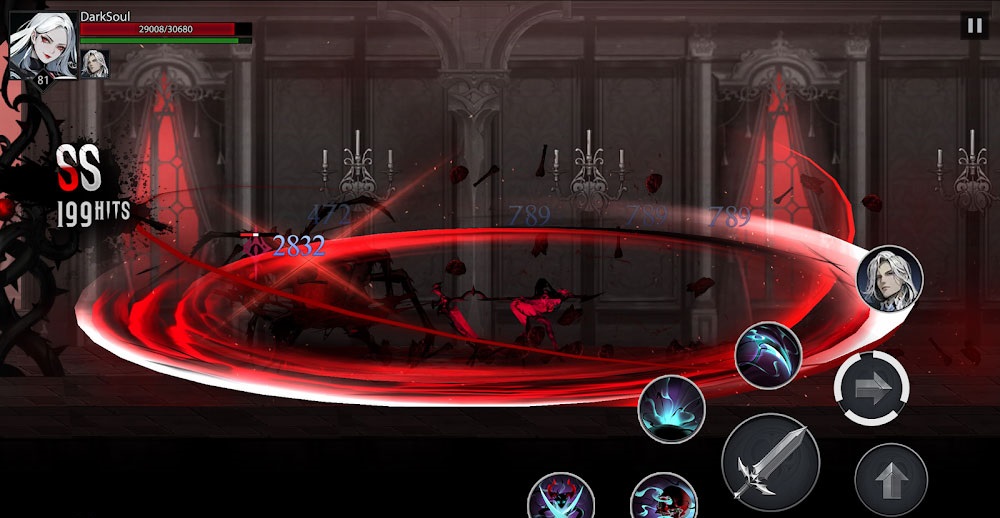Activate the cyan claw slash skill

click(768, 355)
